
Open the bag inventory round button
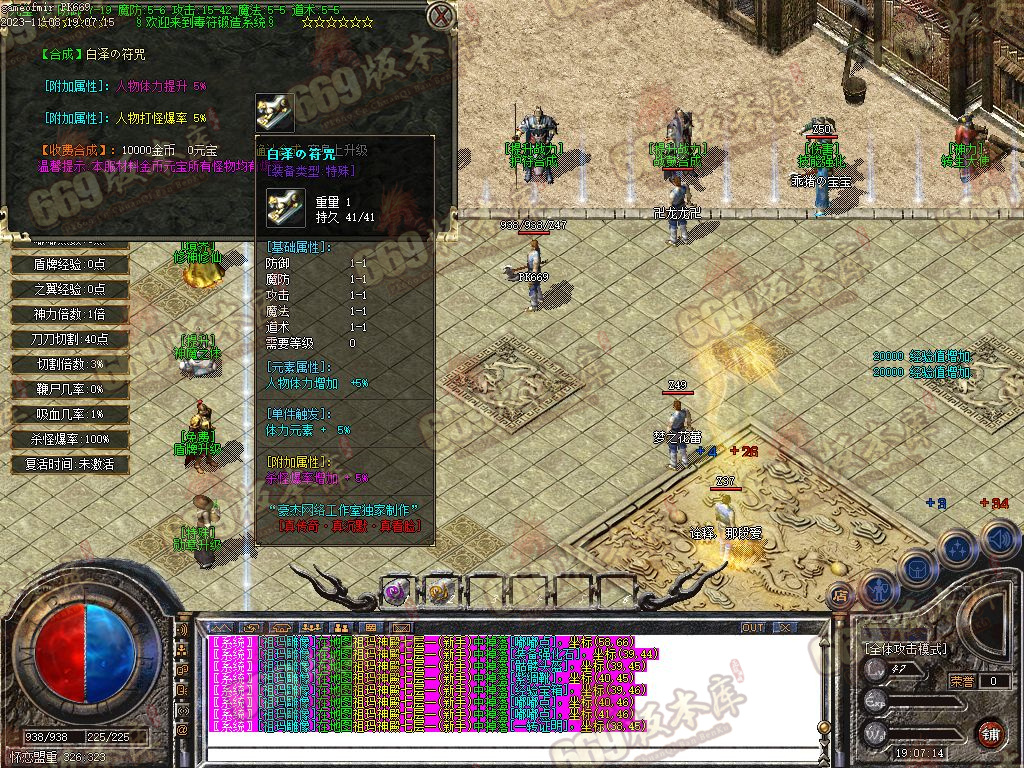(916, 566)
